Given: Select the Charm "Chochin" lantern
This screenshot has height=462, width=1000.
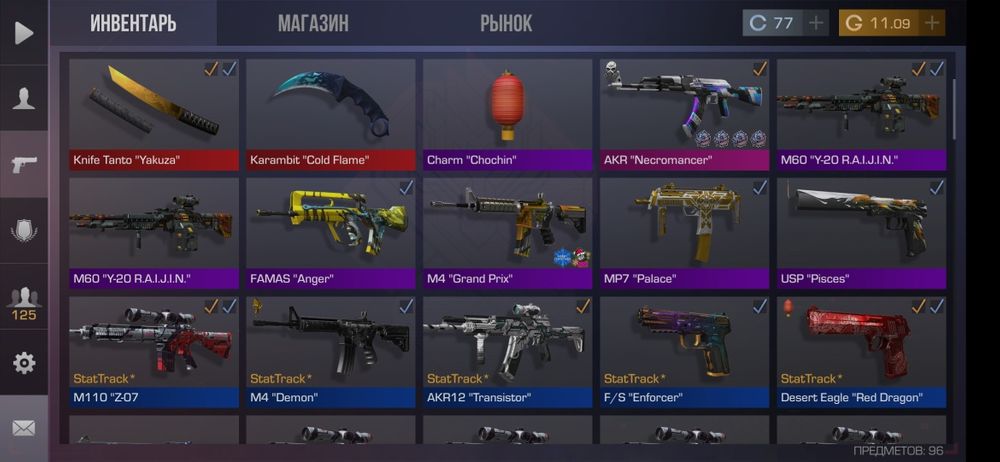Looking at the screenshot, I should 507,113.
